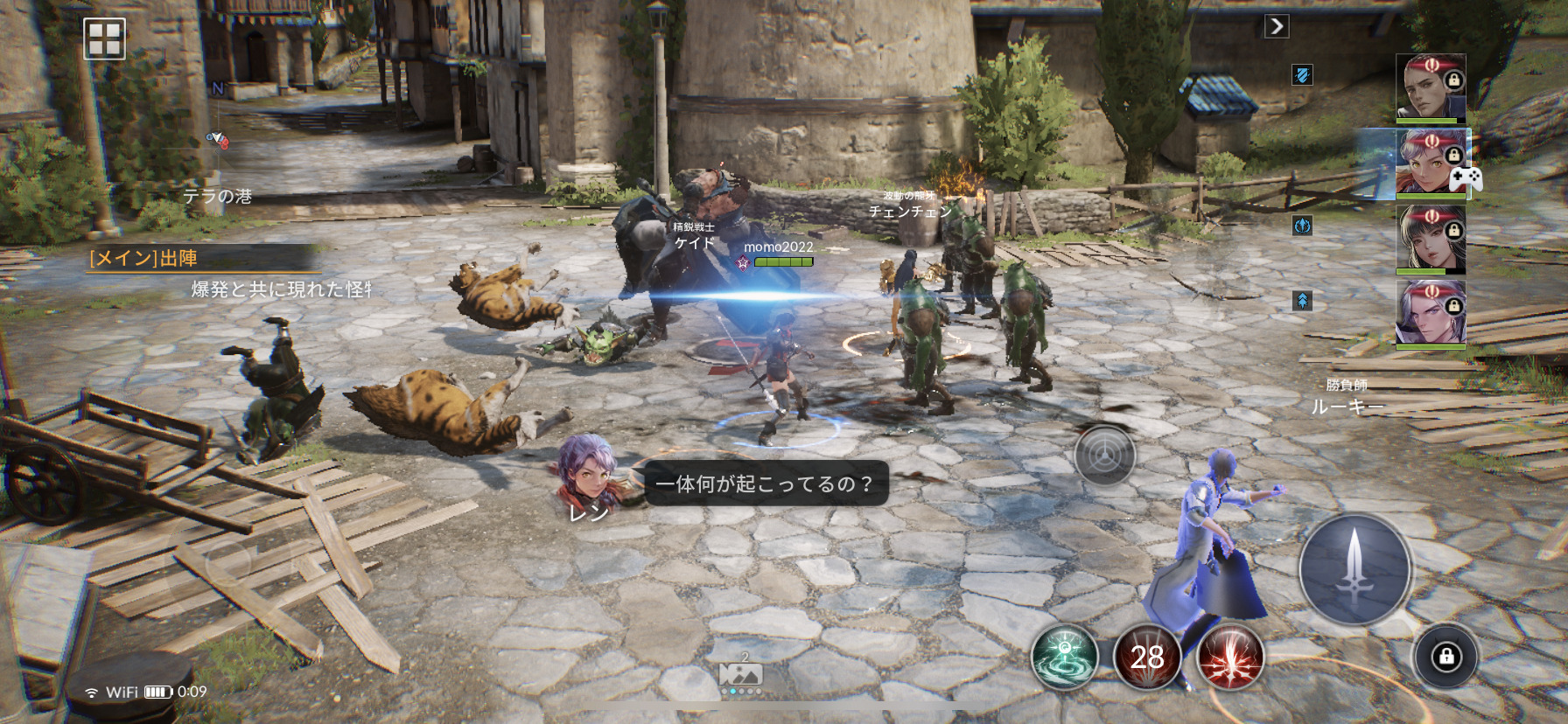
Task: Tap Ren's dialogue bubble to continue
Action: click(x=766, y=484)
